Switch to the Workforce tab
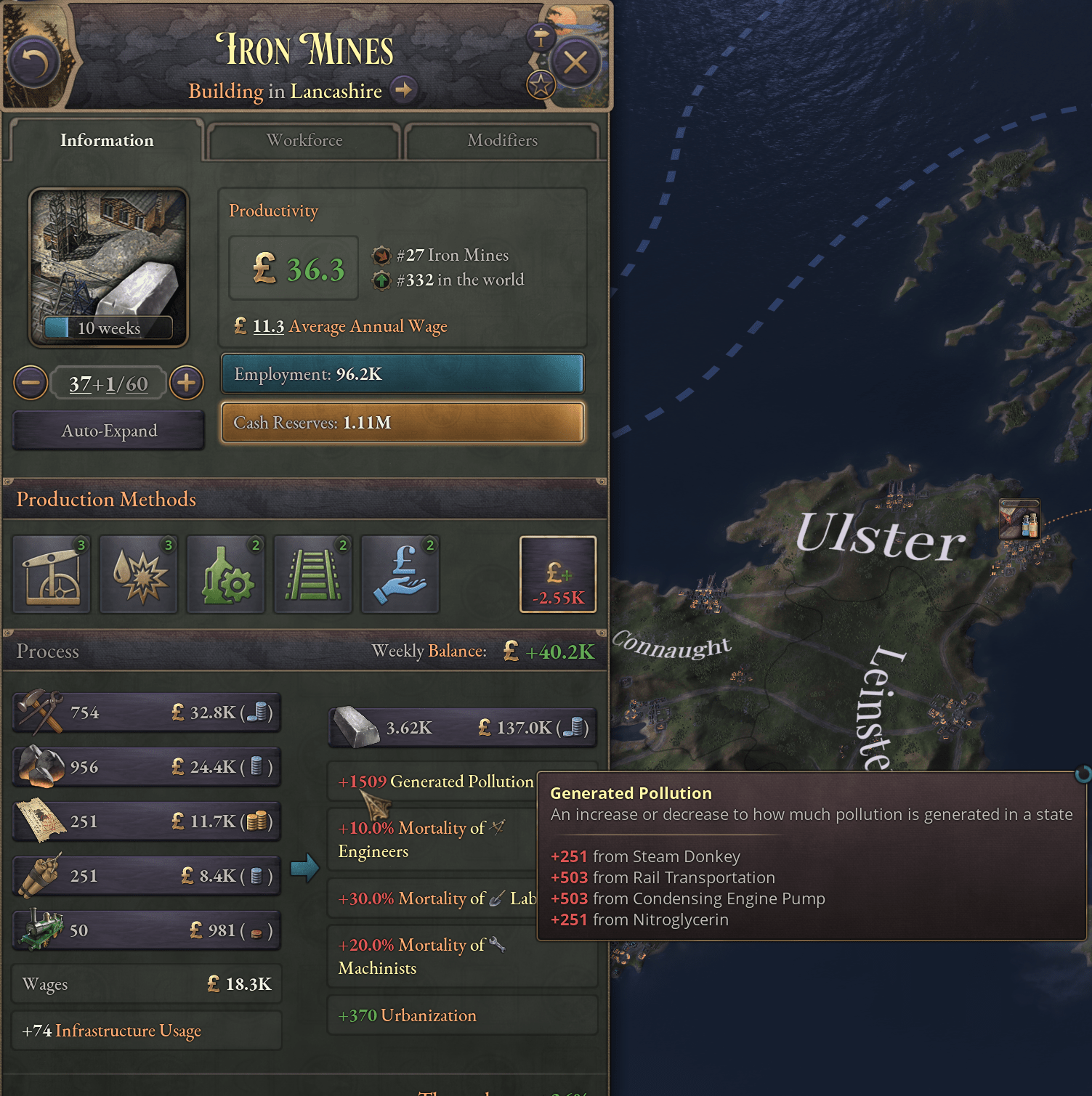Viewport: 1092px width, 1096px height. click(x=304, y=140)
